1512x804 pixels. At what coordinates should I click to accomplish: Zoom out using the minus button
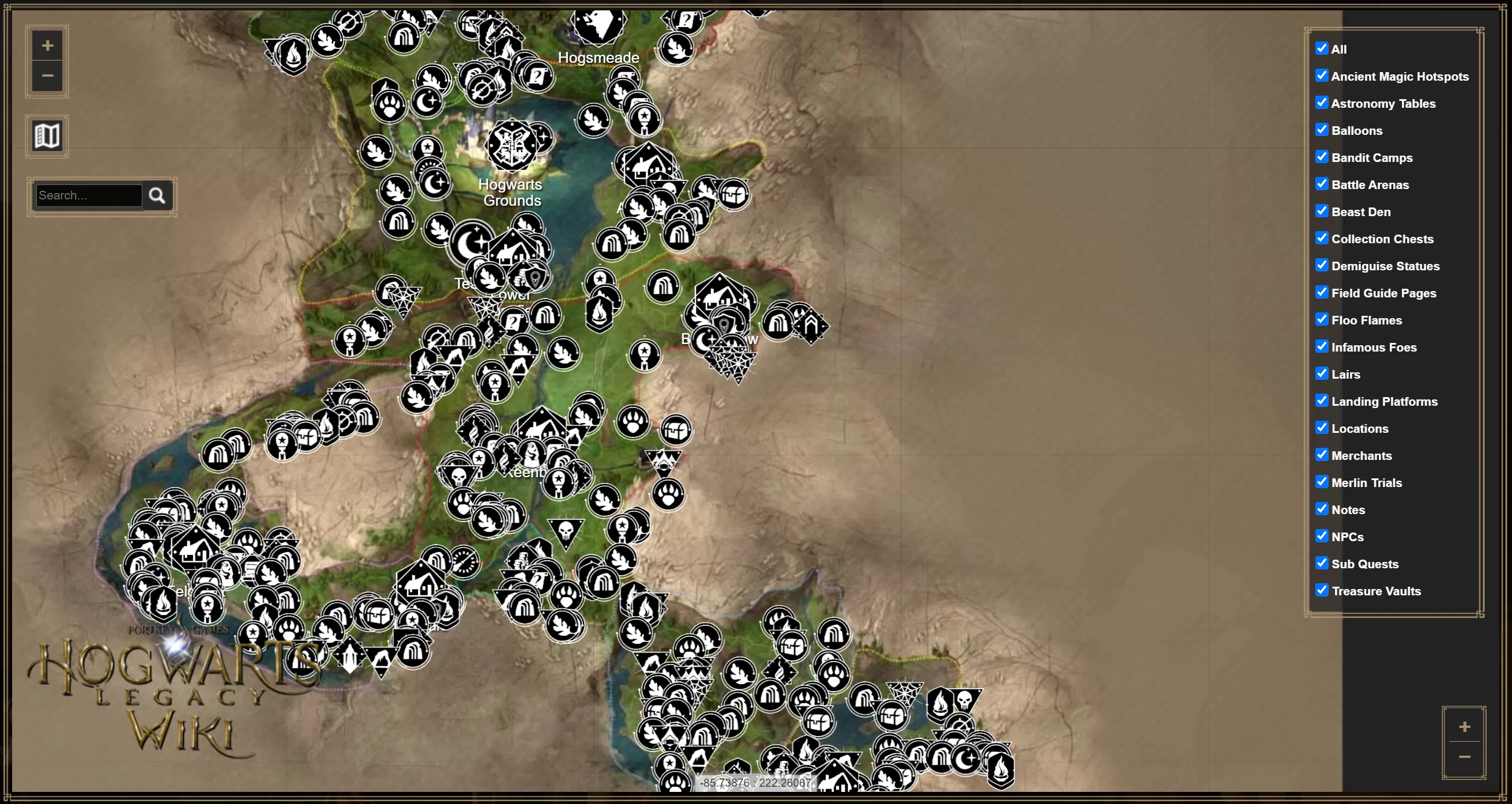click(x=47, y=76)
